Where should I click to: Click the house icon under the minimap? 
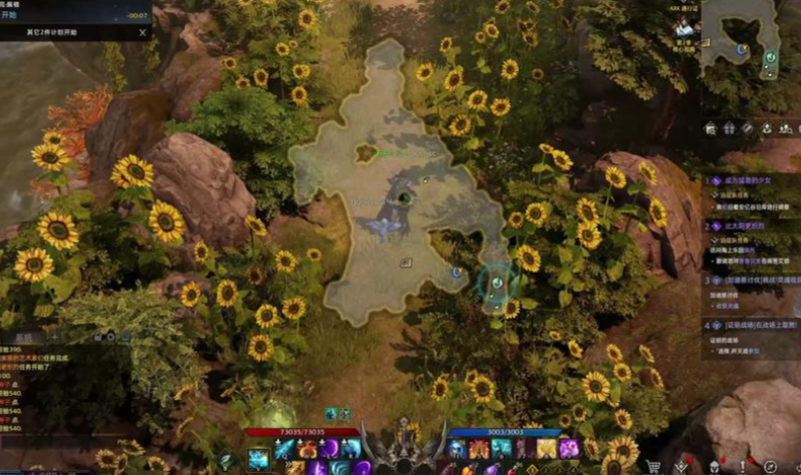pos(710,129)
